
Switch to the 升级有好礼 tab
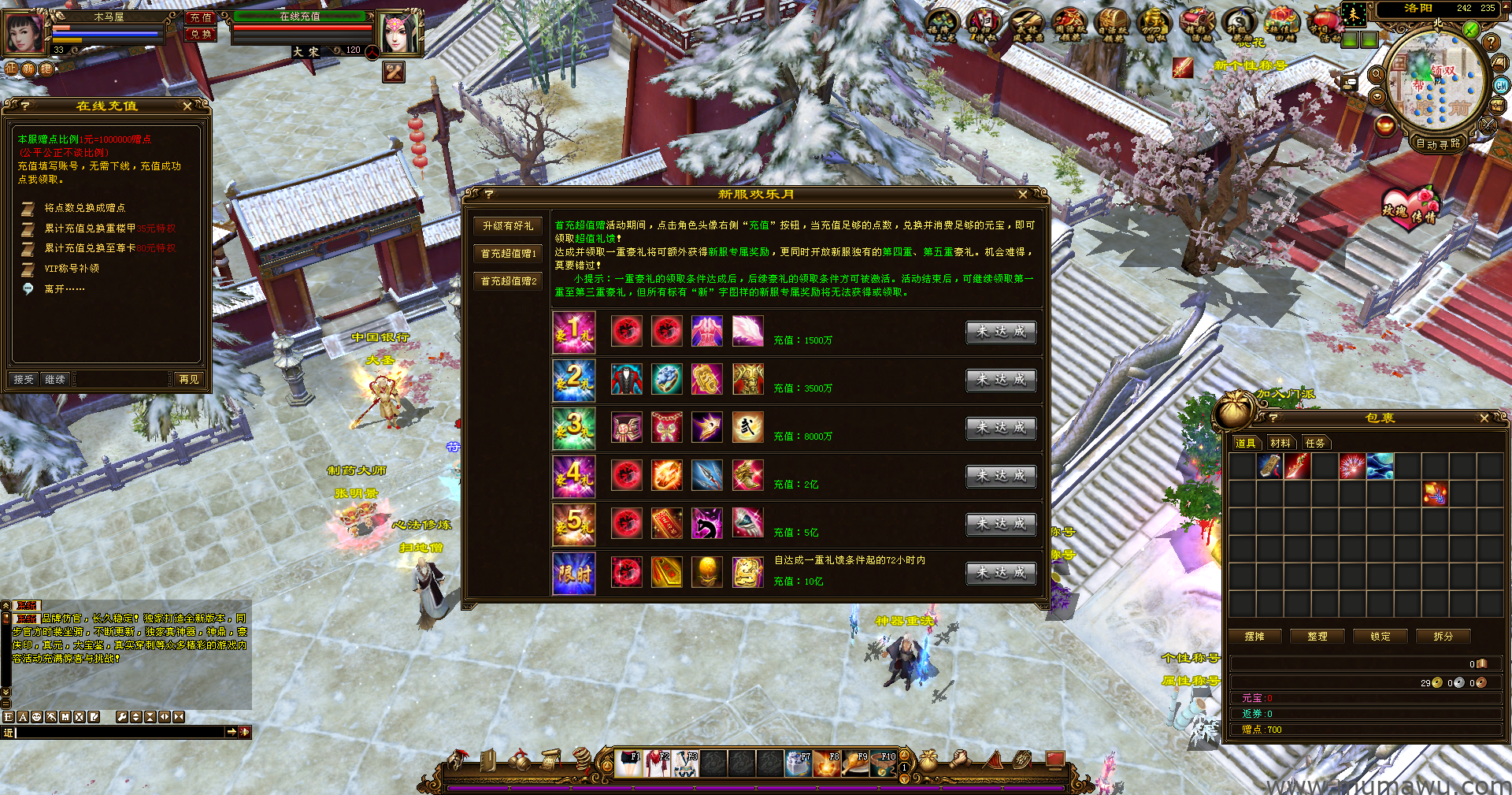click(x=508, y=226)
